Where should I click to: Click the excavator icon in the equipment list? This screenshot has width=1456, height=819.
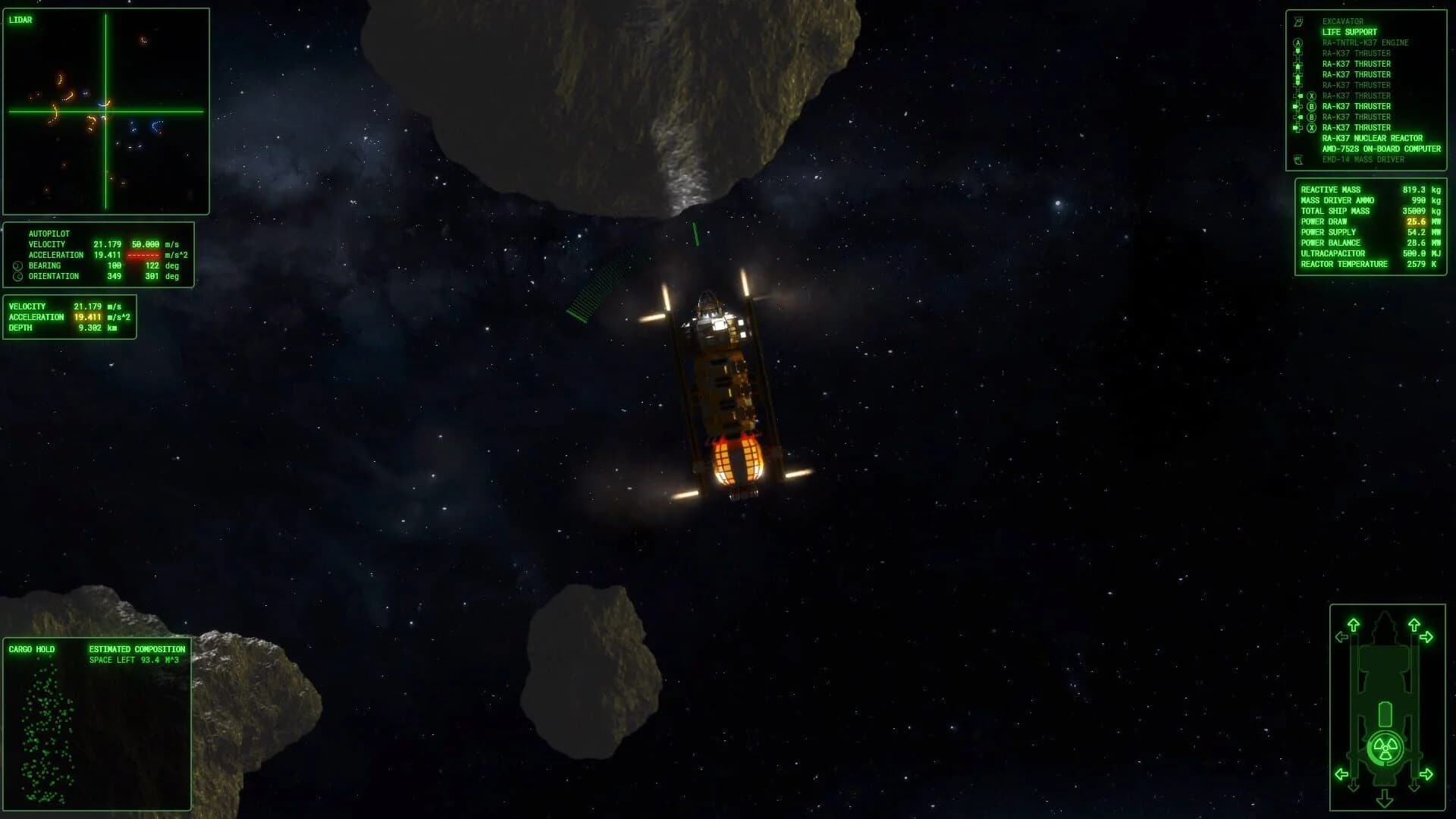[x=1298, y=22]
